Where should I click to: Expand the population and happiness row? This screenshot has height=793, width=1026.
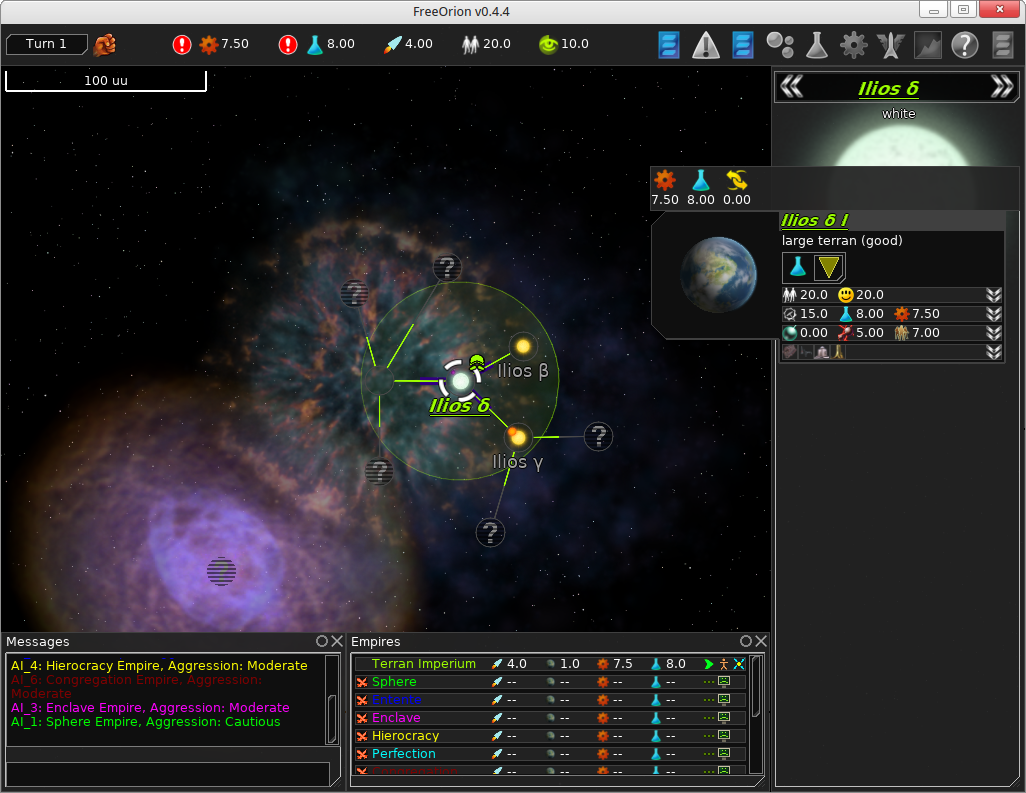click(x=993, y=295)
